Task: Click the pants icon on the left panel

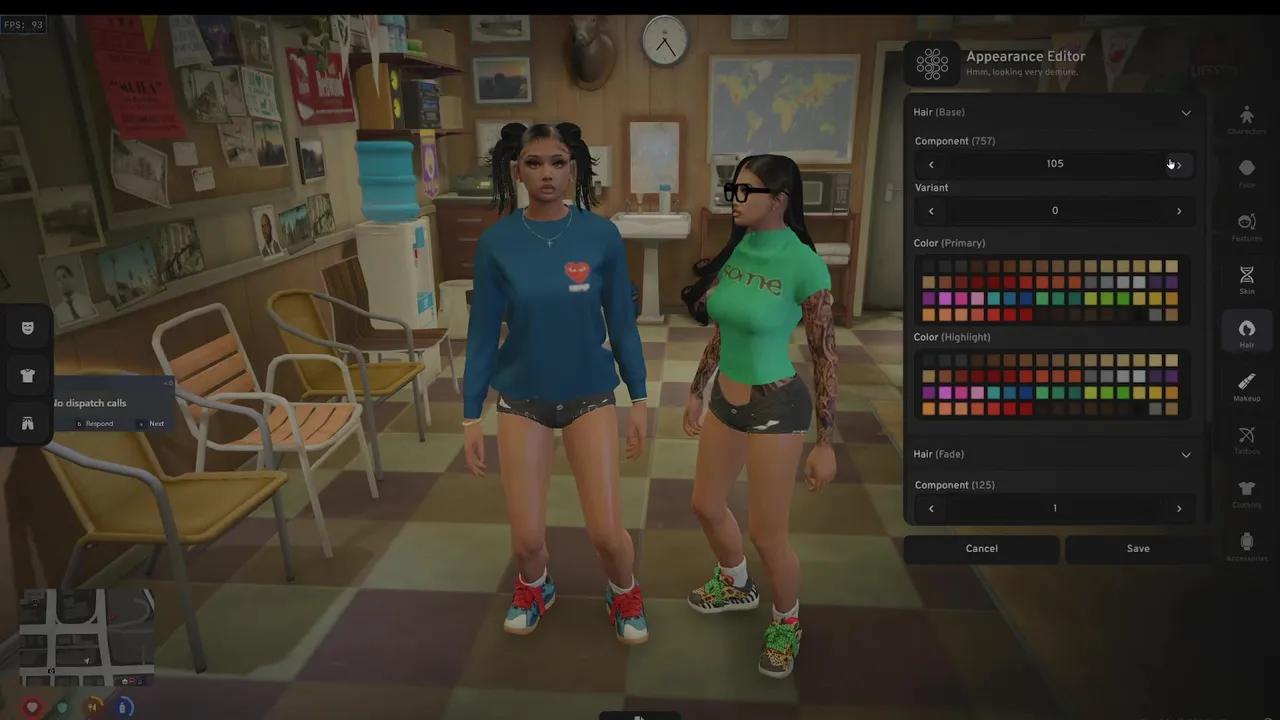Action: pos(27,423)
